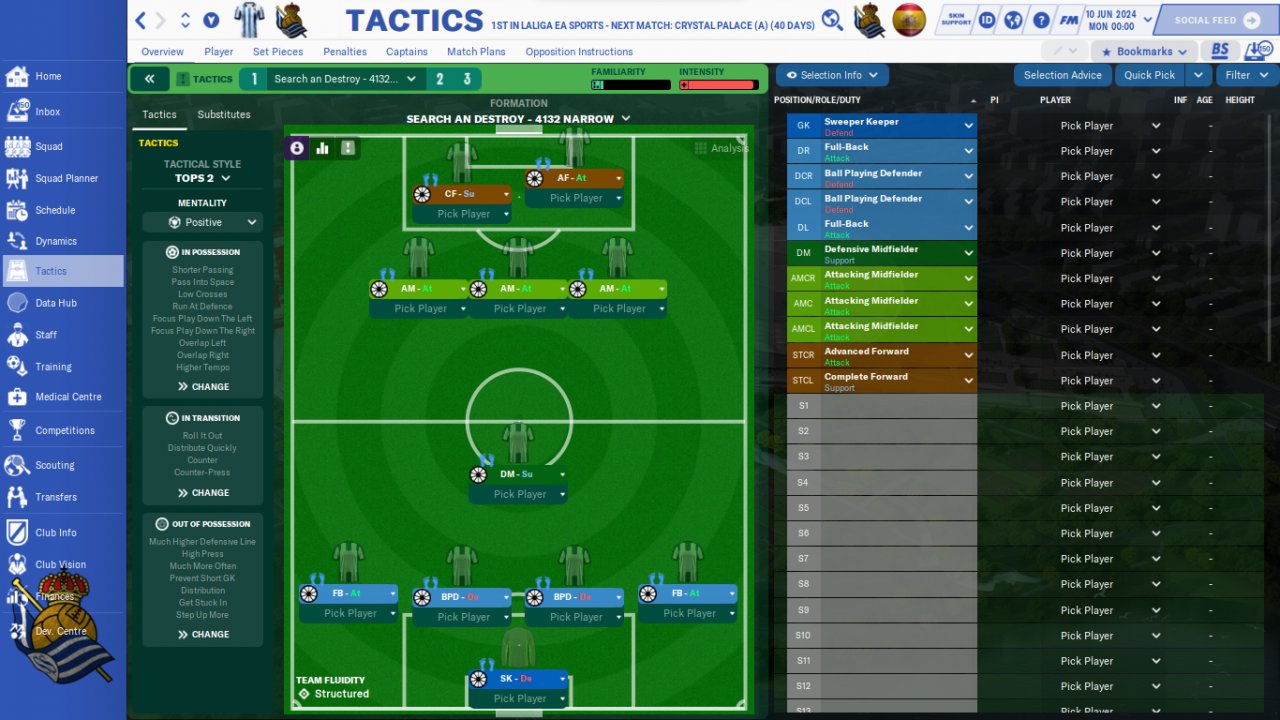Viewport: 1280px width, 720px height.
Task: Open the Mentality Positive dropdown
Action: pyautogui.click(x=203, y=222)
